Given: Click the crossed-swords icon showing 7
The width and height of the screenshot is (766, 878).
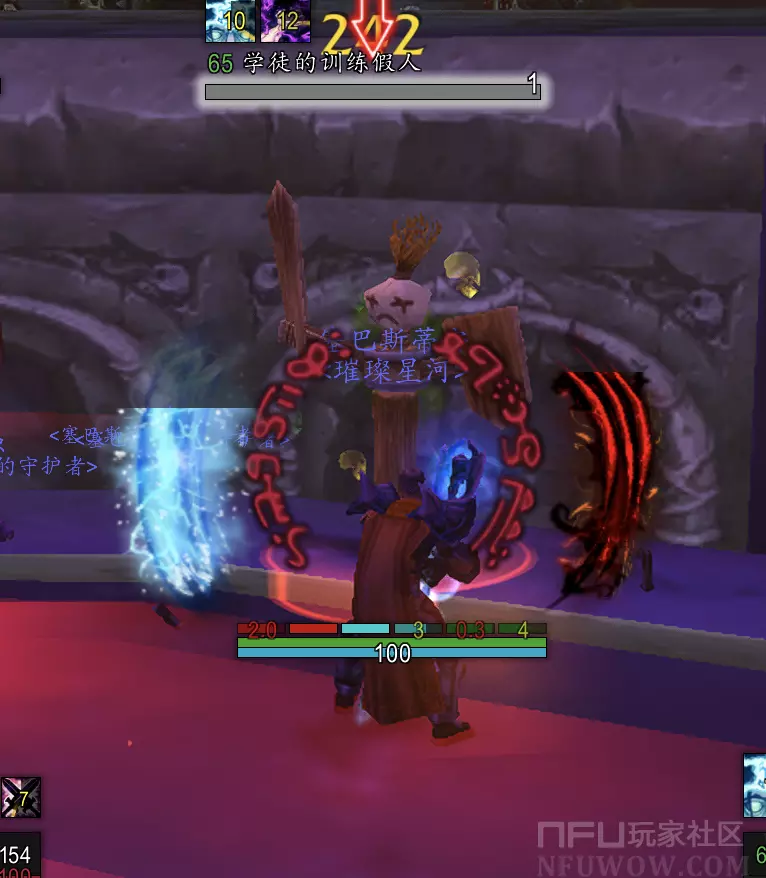Looking at the screenshot, I should pyautogui.click(x=20, y=797).
